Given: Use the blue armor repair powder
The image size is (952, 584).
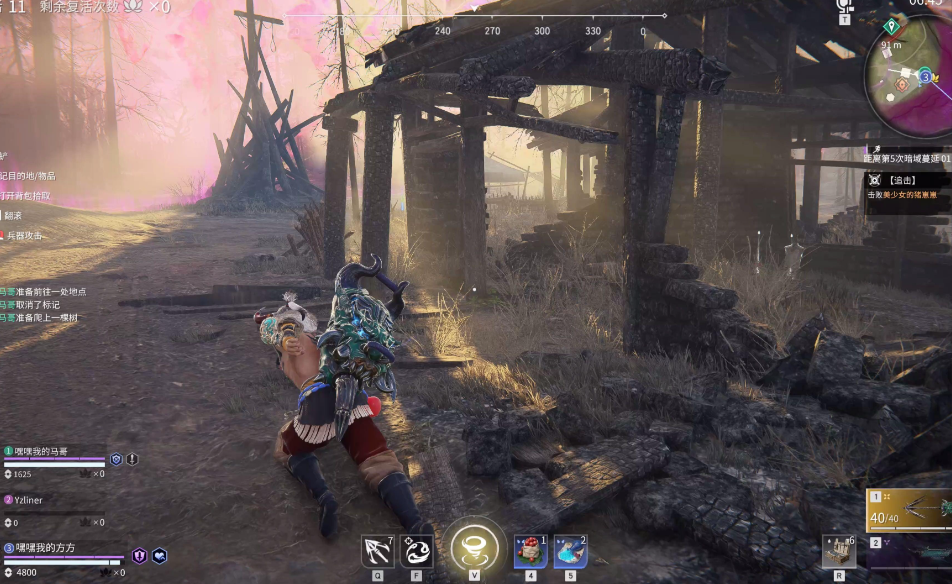Looking at the screenshot, I should coord(570,551).
